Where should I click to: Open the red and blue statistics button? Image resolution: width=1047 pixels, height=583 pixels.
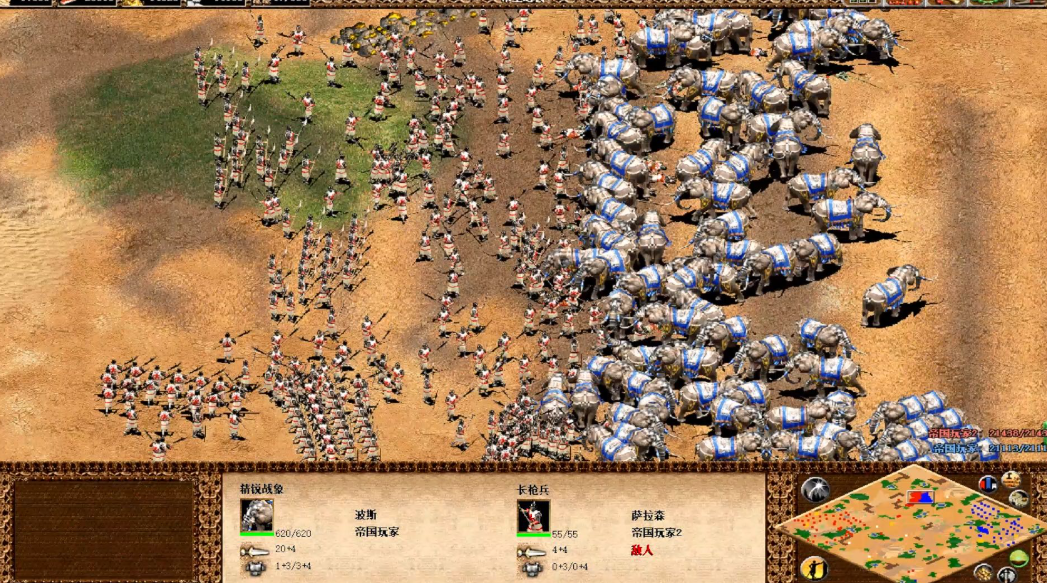pos(988,484)
